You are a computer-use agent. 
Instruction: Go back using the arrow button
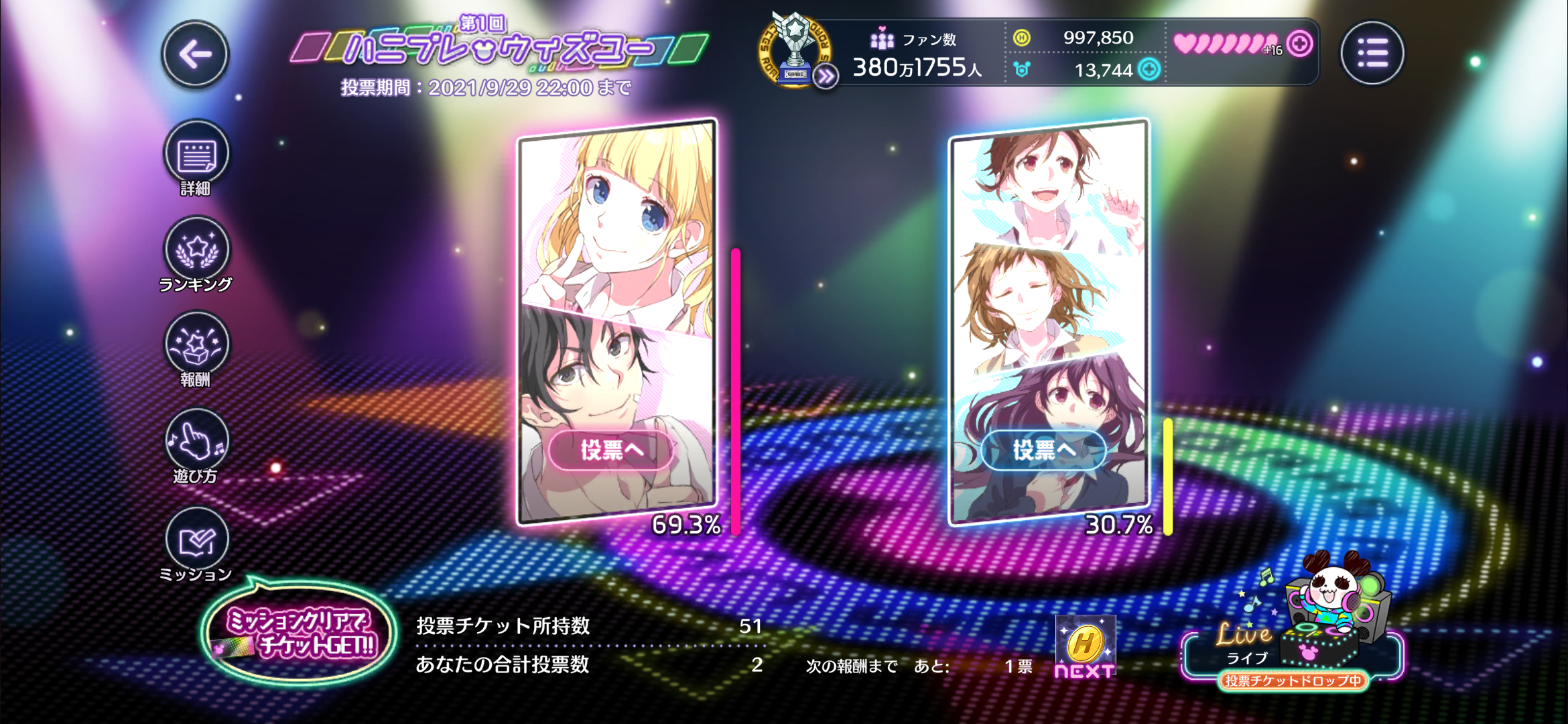point(195,54)
